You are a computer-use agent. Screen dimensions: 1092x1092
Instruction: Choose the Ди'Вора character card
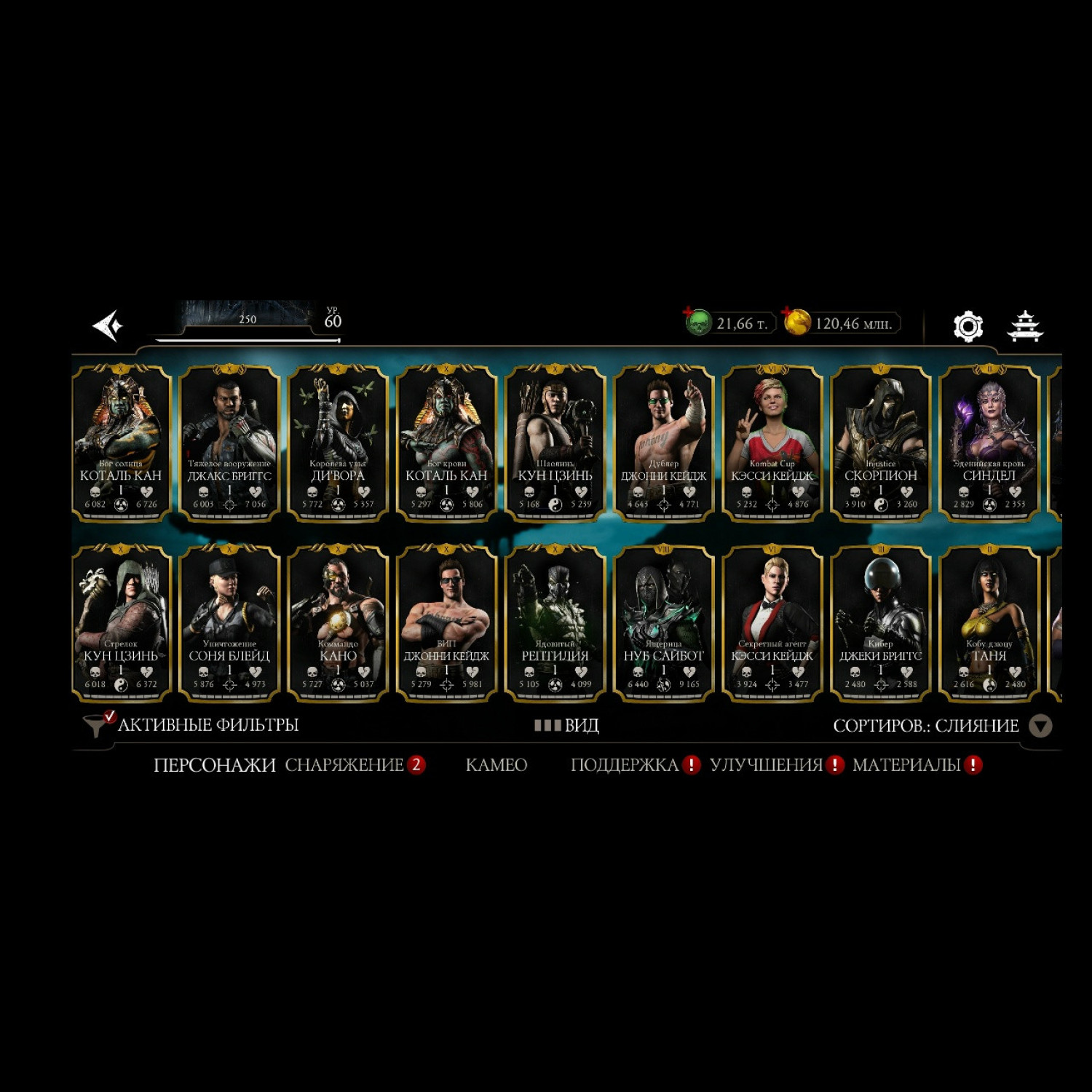(338, 443)
